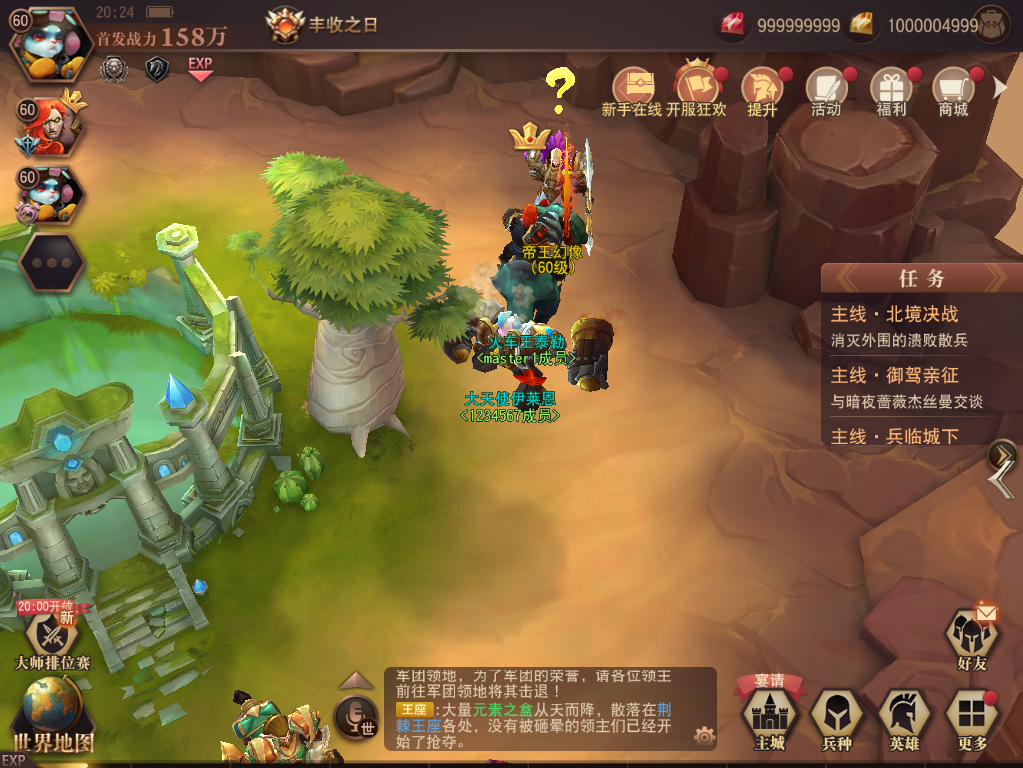Open the 主城 main city menu
The image size is (1023, 768).
(770, 718)
